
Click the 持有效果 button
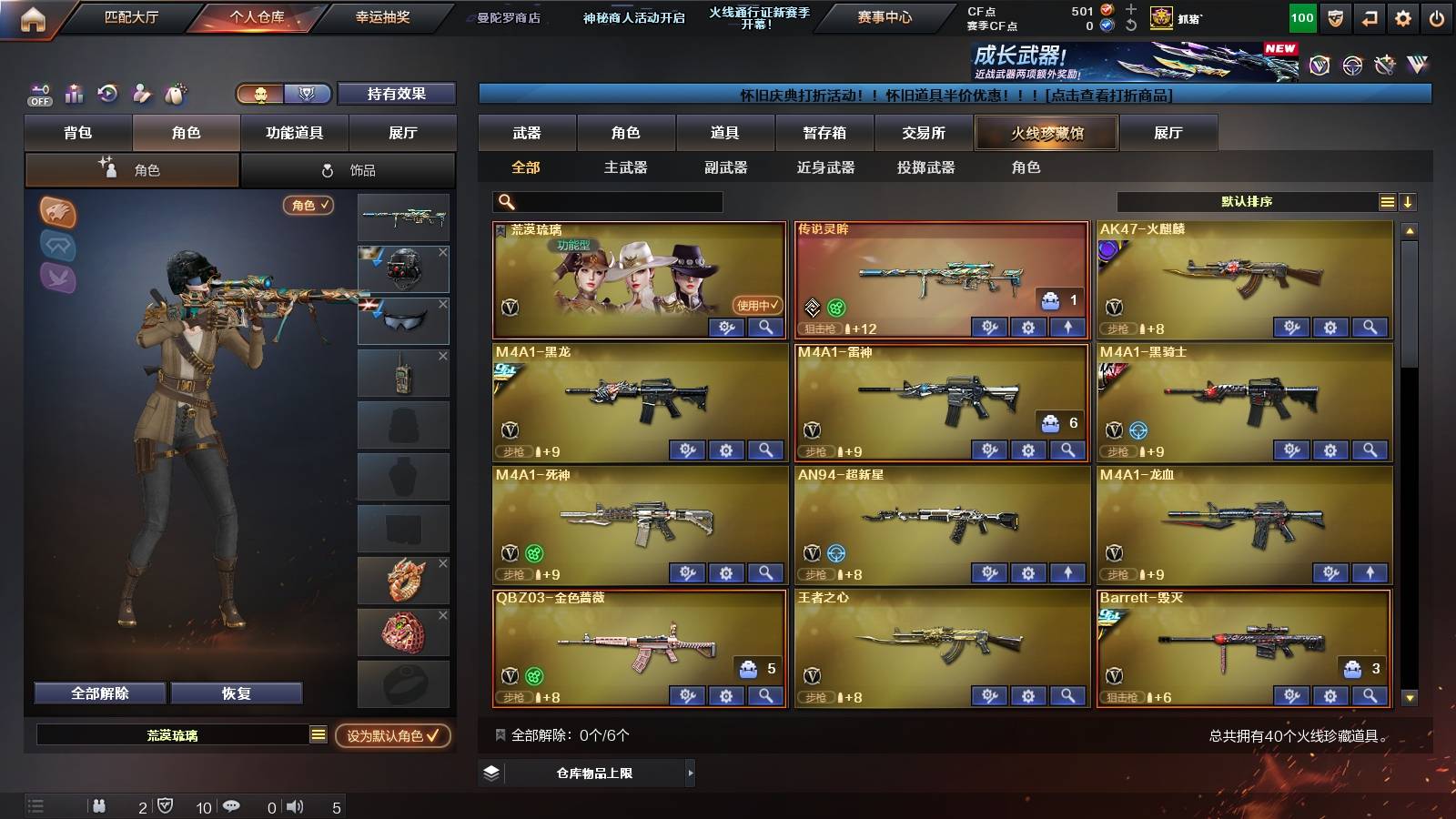pyautogui.click(x=397, y=94)
